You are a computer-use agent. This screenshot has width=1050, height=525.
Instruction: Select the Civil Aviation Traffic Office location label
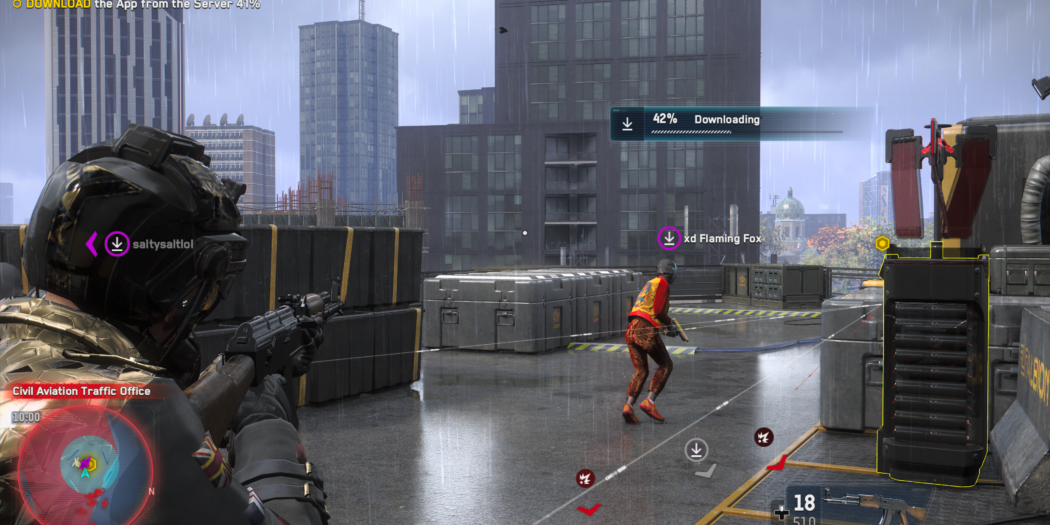(x=81, y=391)
